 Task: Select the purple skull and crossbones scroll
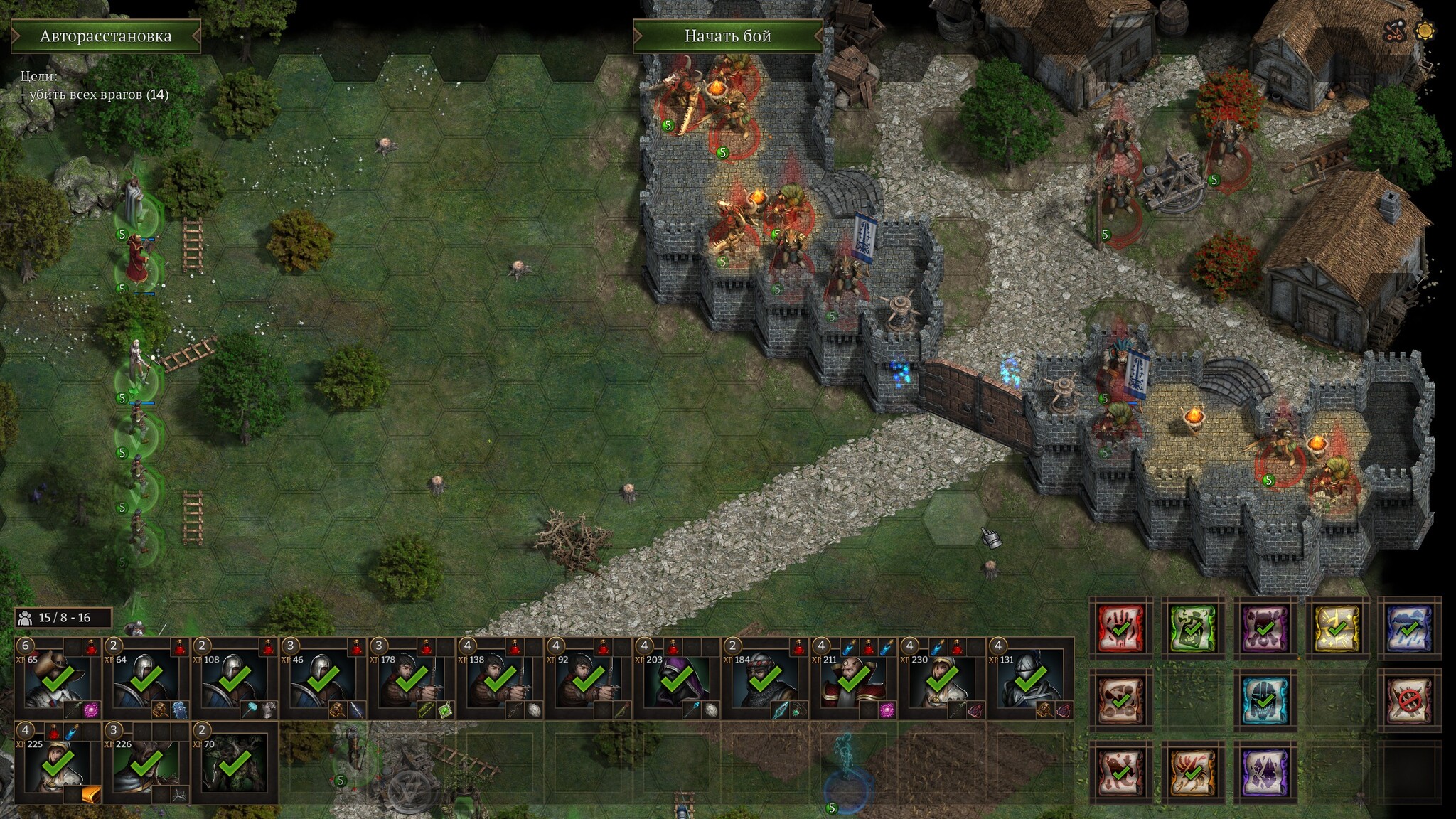pos(1265,628)
